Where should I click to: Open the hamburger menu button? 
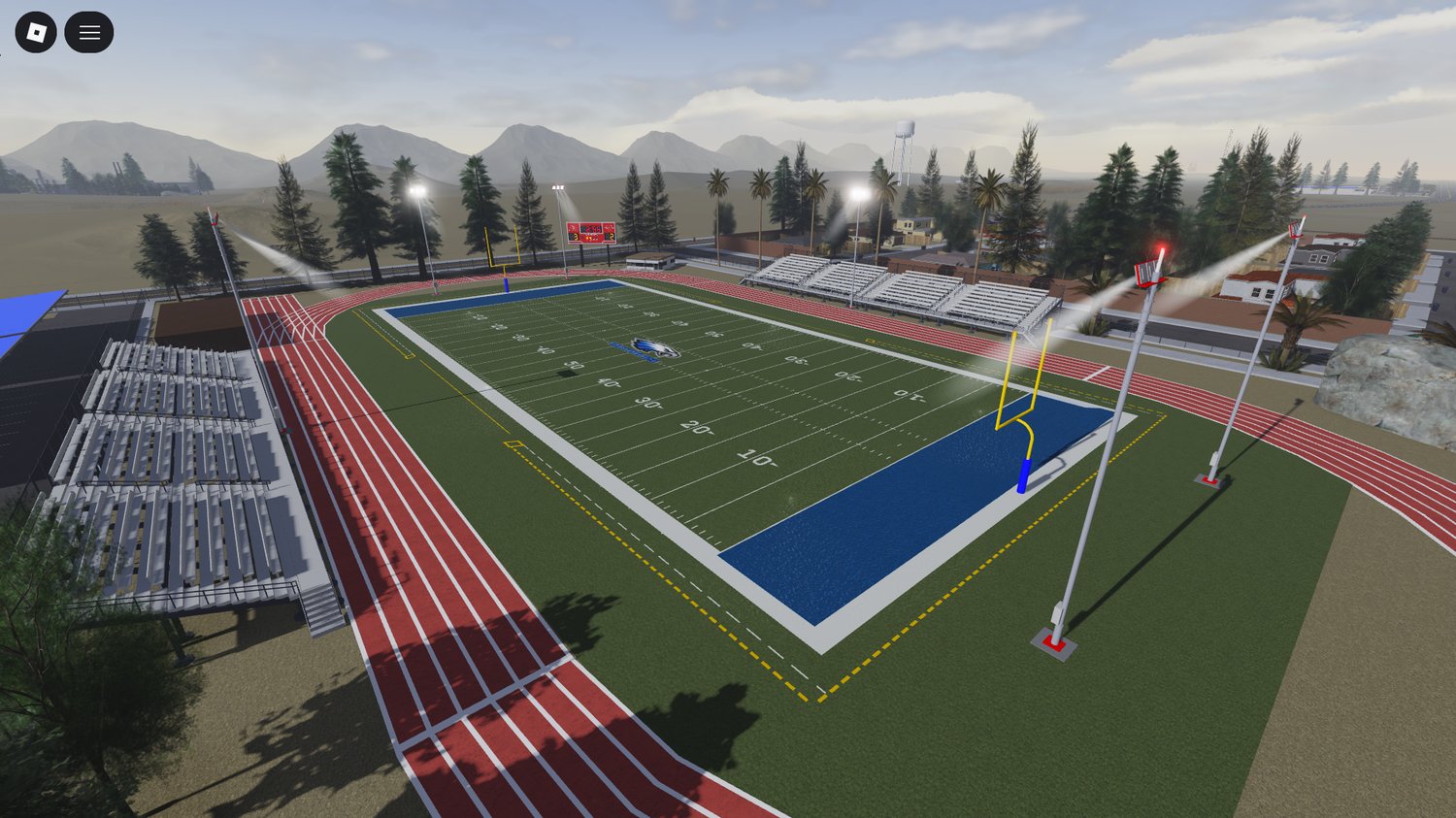(x=89, y=33)
